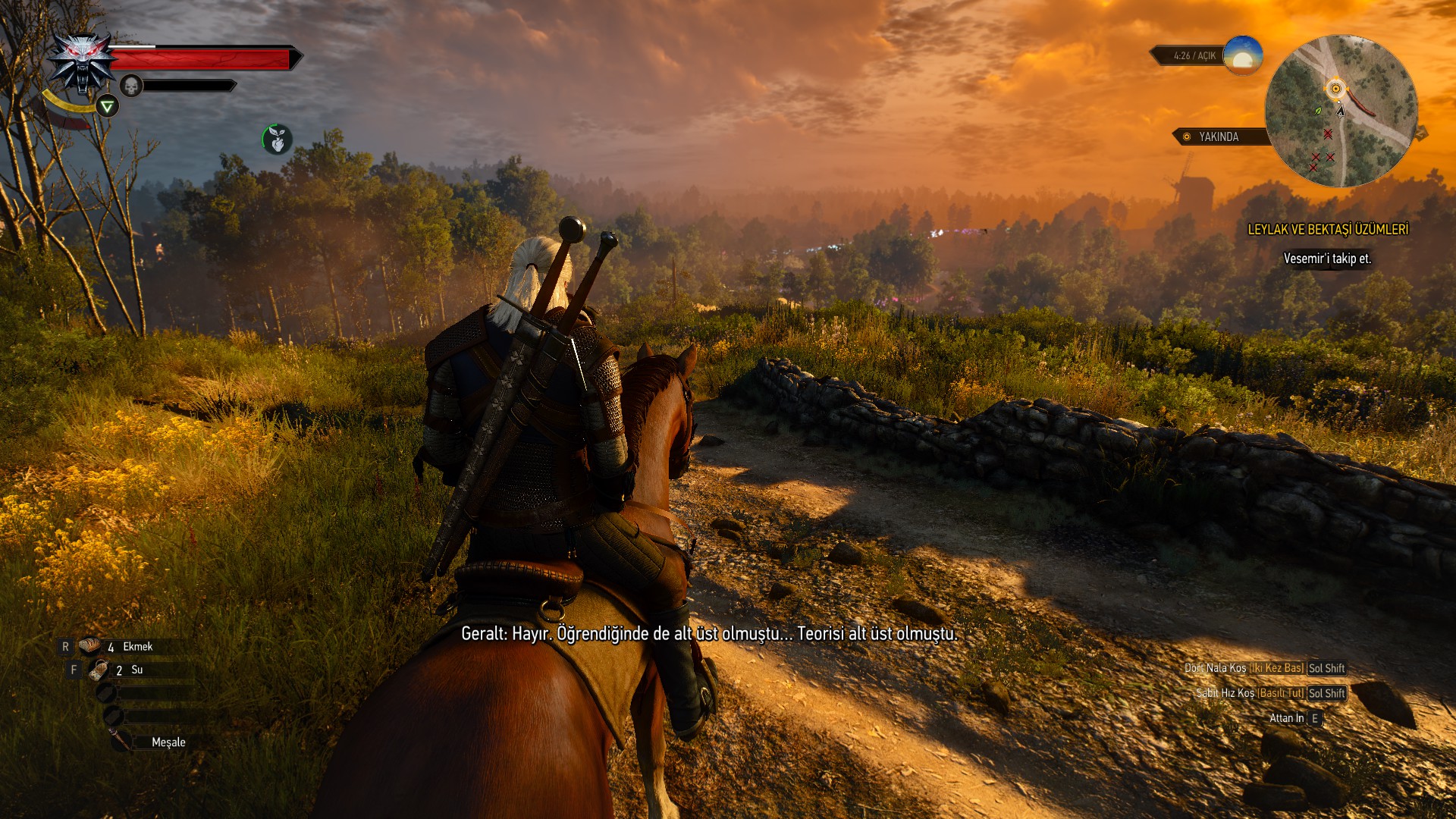Click the Yakında nearby objective label

[1218, 136]
